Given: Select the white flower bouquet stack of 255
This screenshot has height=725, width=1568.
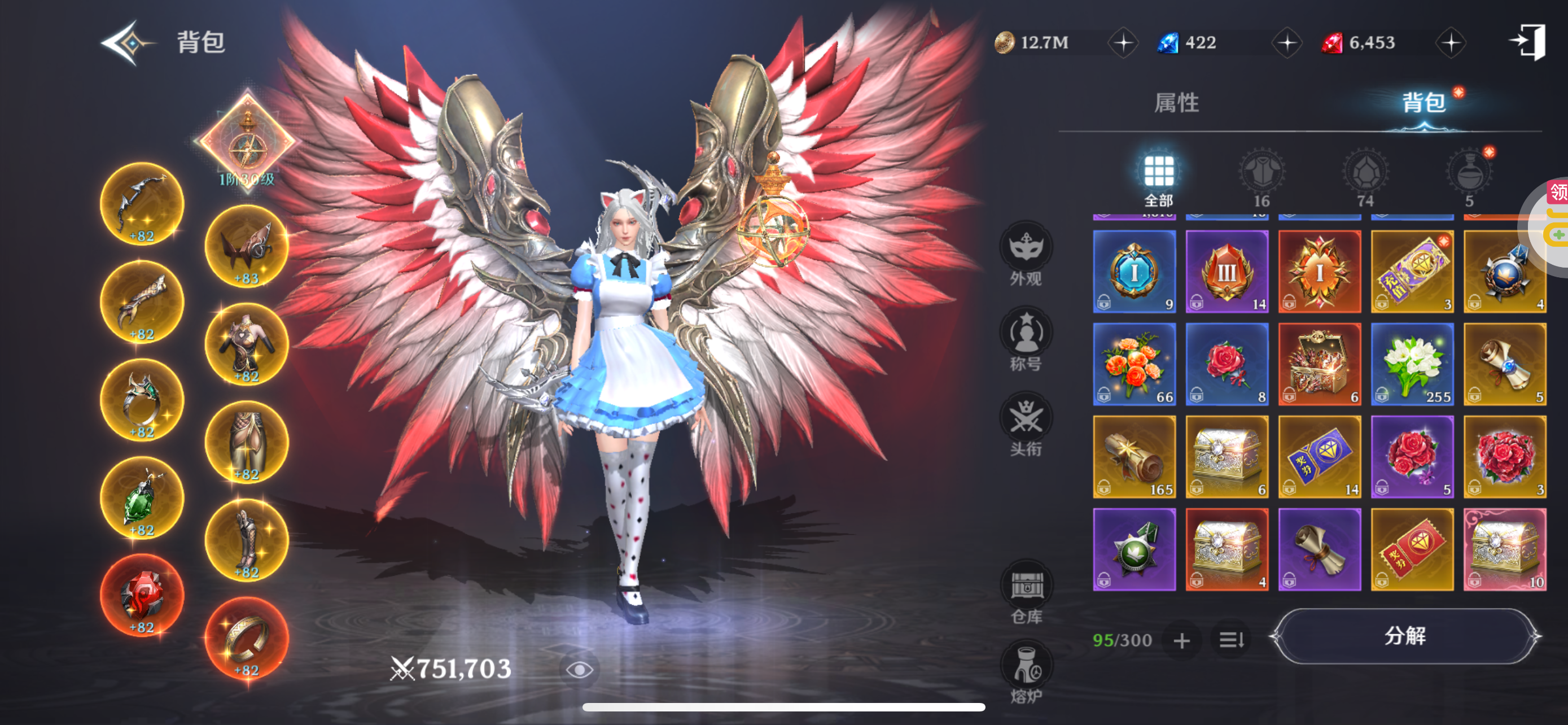Looking at the screenshot, I should (x=1412, y=364).
